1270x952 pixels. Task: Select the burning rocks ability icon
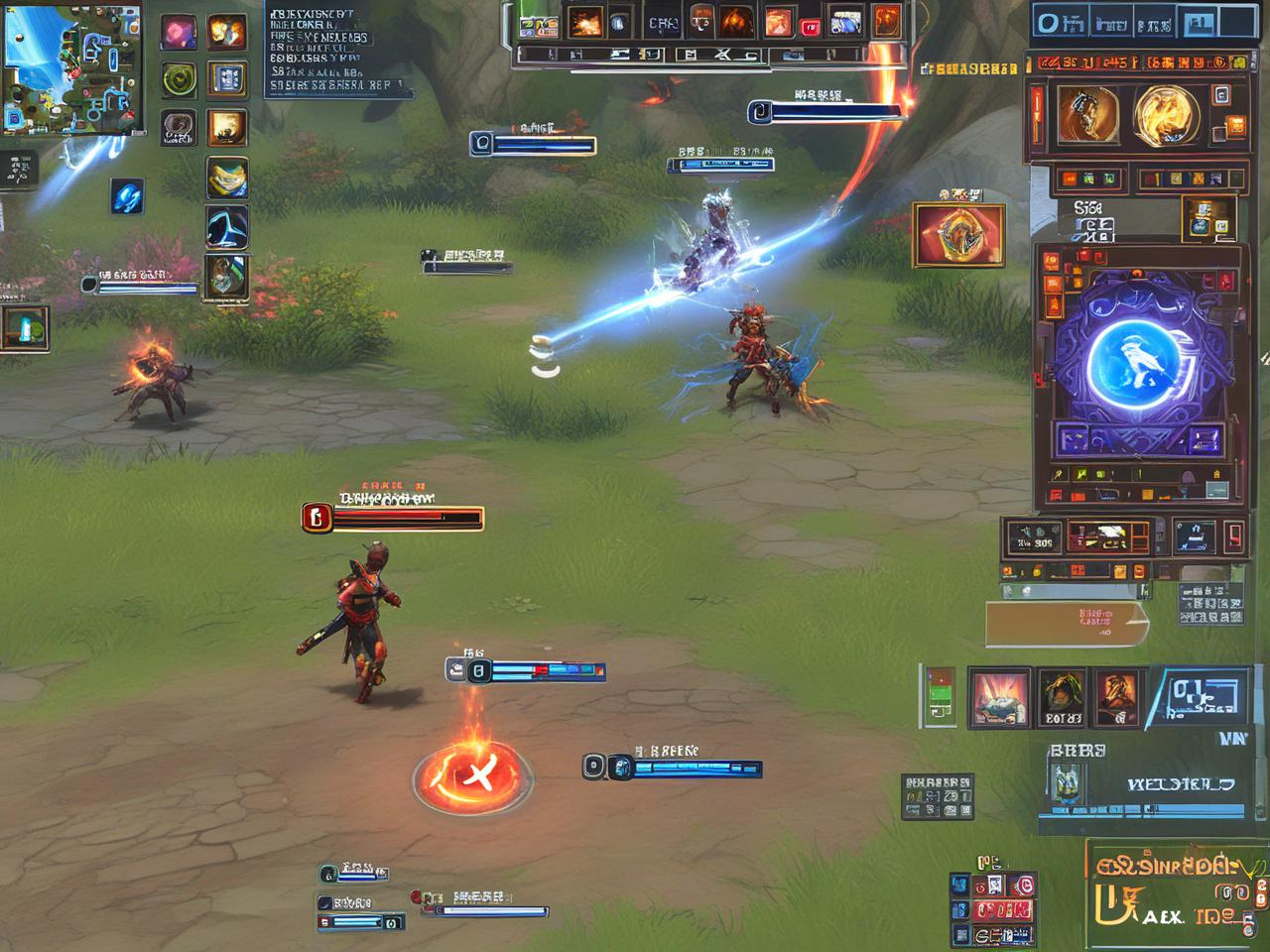pyautogui.click(x=997, y=697)
